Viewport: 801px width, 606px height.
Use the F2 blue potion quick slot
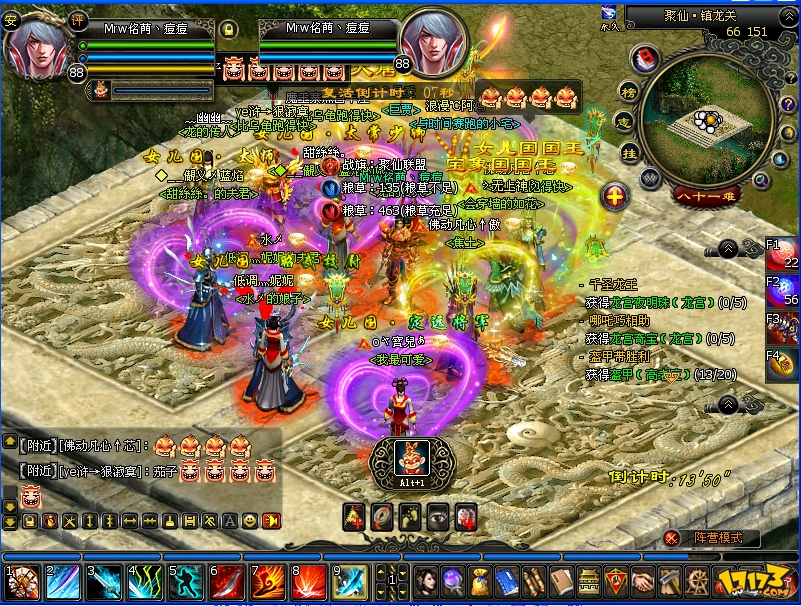[785, 291]
